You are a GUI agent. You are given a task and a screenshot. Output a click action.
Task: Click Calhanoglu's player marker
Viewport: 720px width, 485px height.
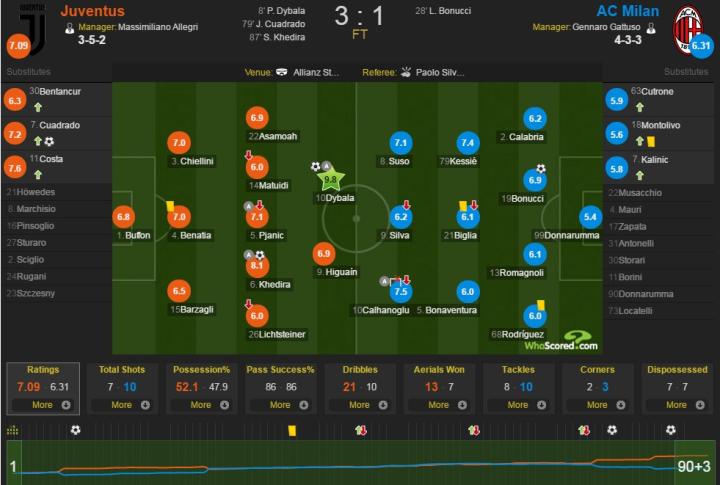pos(401,292)
